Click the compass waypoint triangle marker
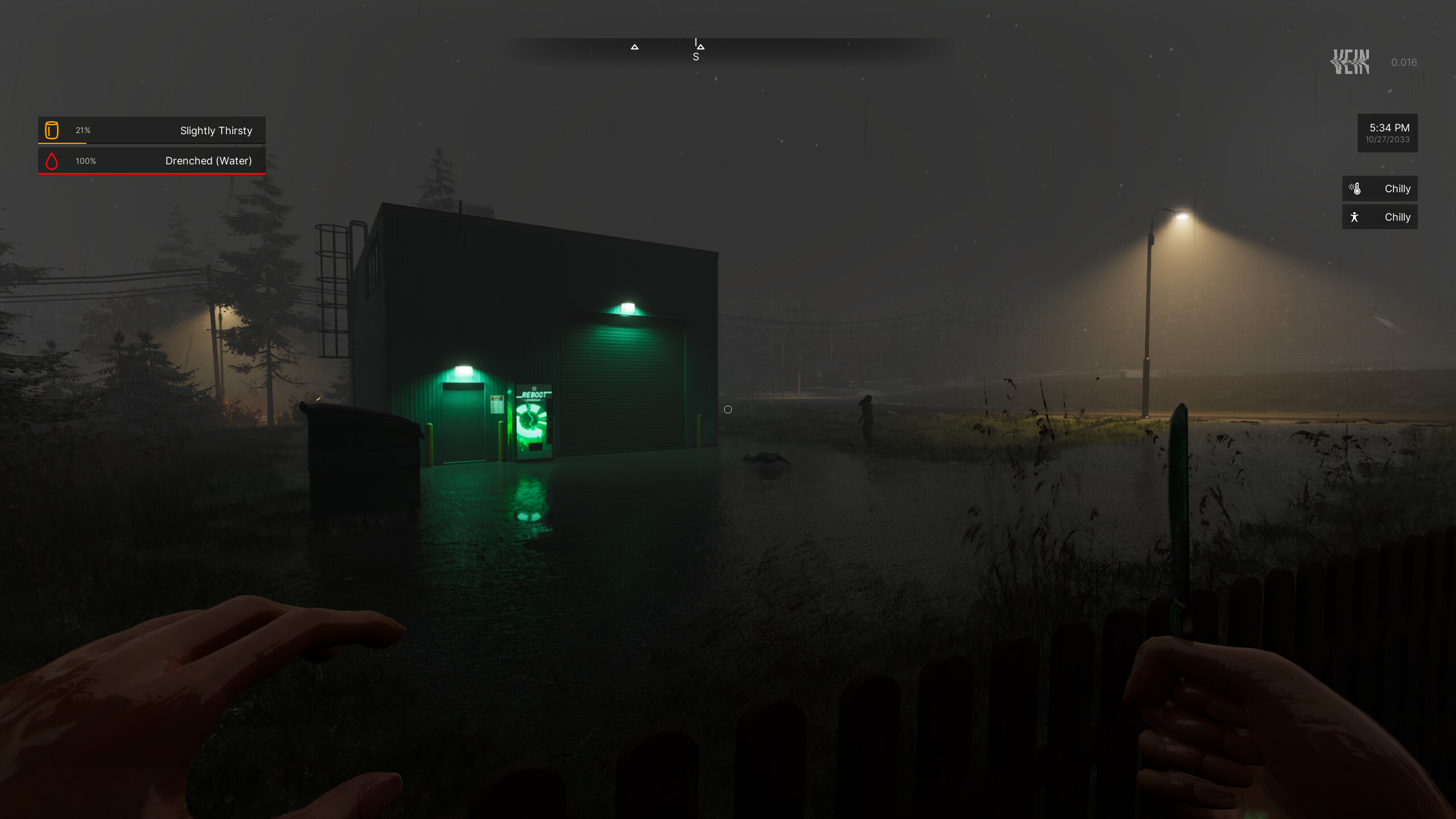 click(635, 47)
